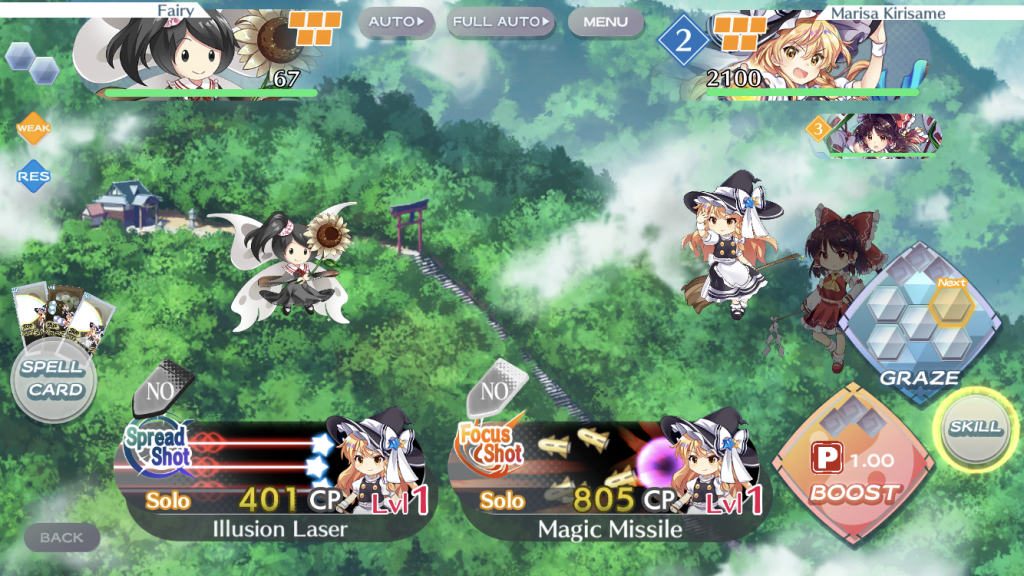Open the Spell Card selection
1024x576 pixels.
(53, 378)
